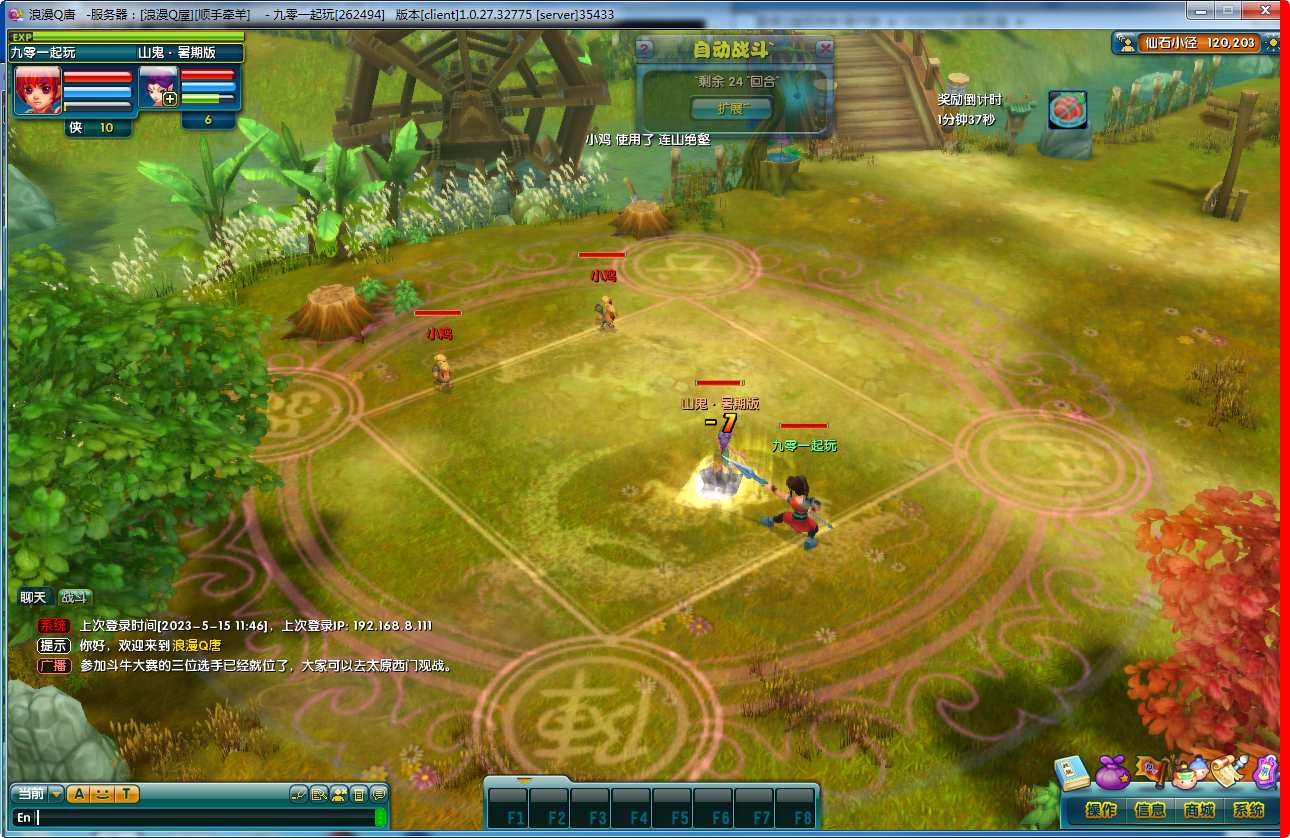Open the smiley emoticon picker
The image size is (1290, 838).
click(x=103, y=794)
